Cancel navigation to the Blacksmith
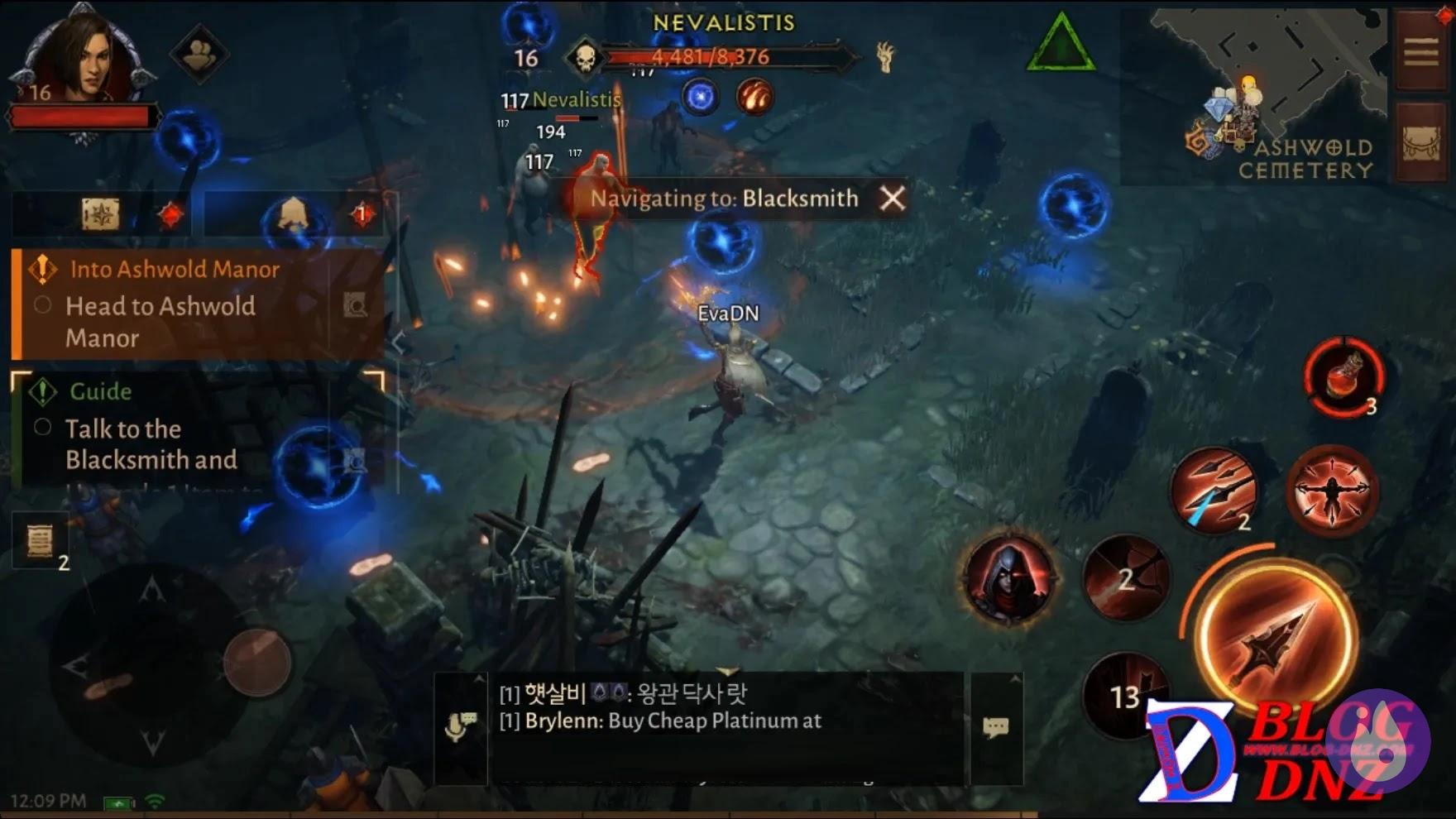Screen dimensions: 1456x819 click(x=892, y=199)
